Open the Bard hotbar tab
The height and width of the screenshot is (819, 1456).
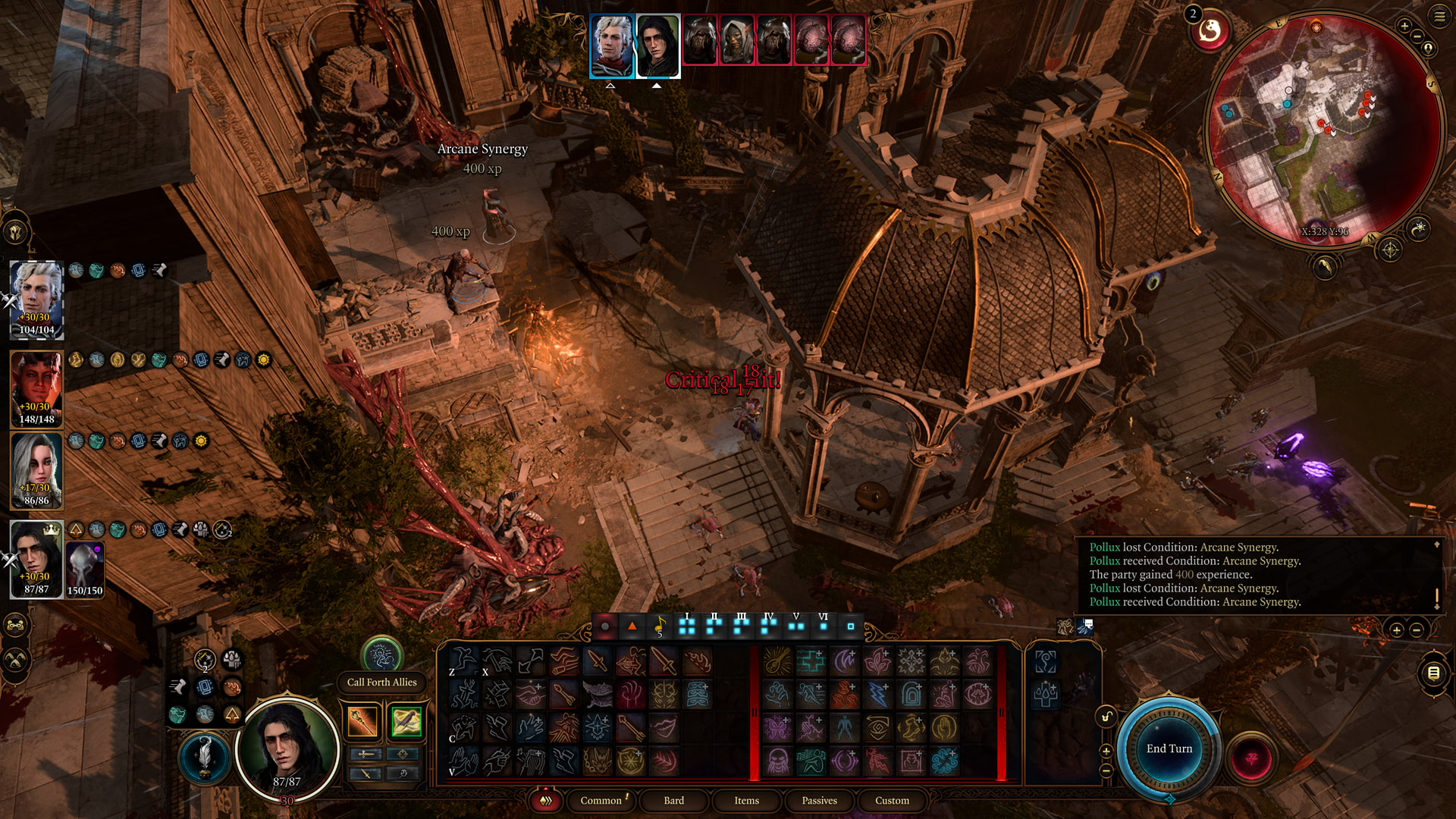click(673, 800)
